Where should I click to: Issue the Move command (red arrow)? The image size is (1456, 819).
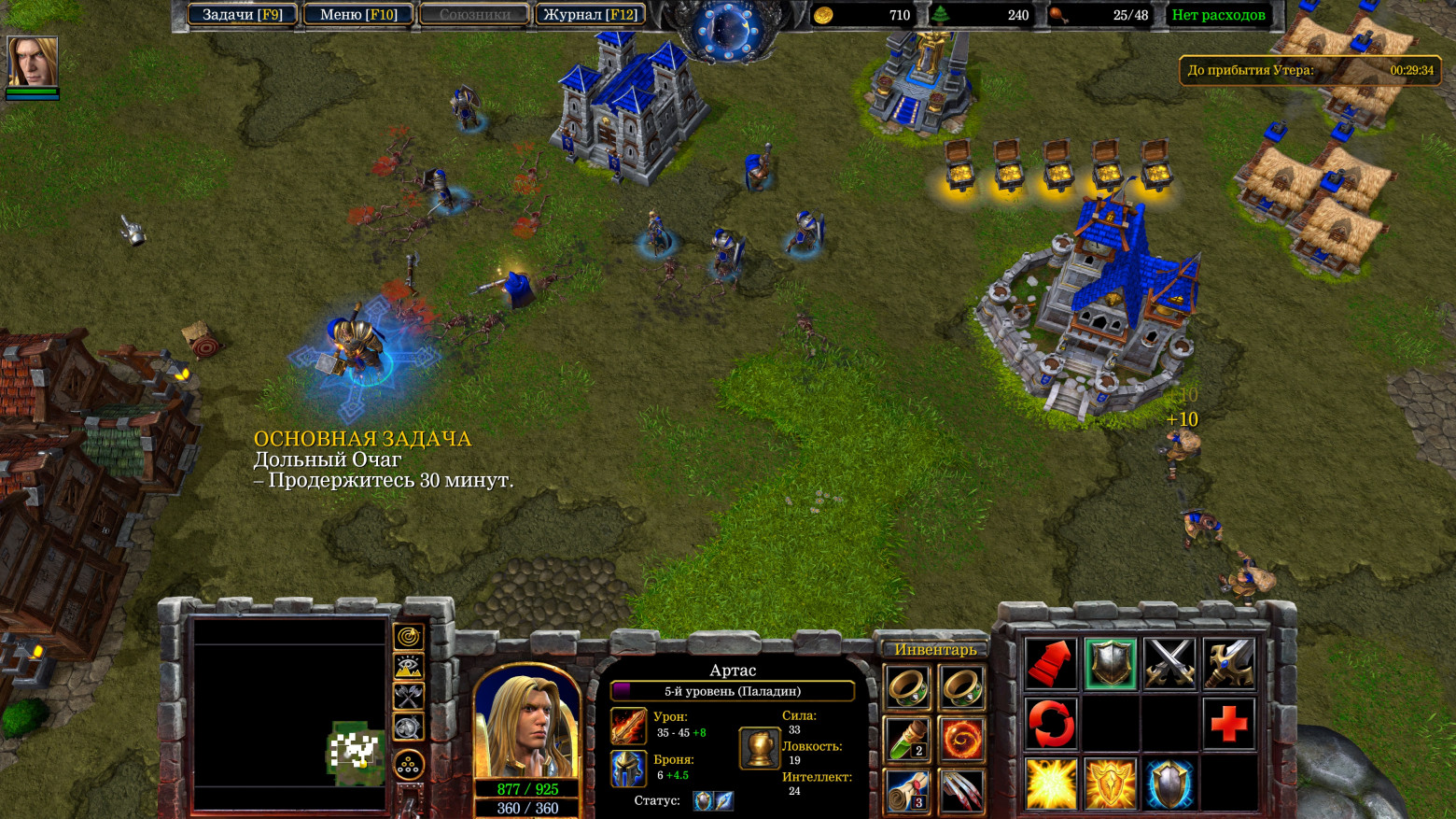(x=1051, y=664)
